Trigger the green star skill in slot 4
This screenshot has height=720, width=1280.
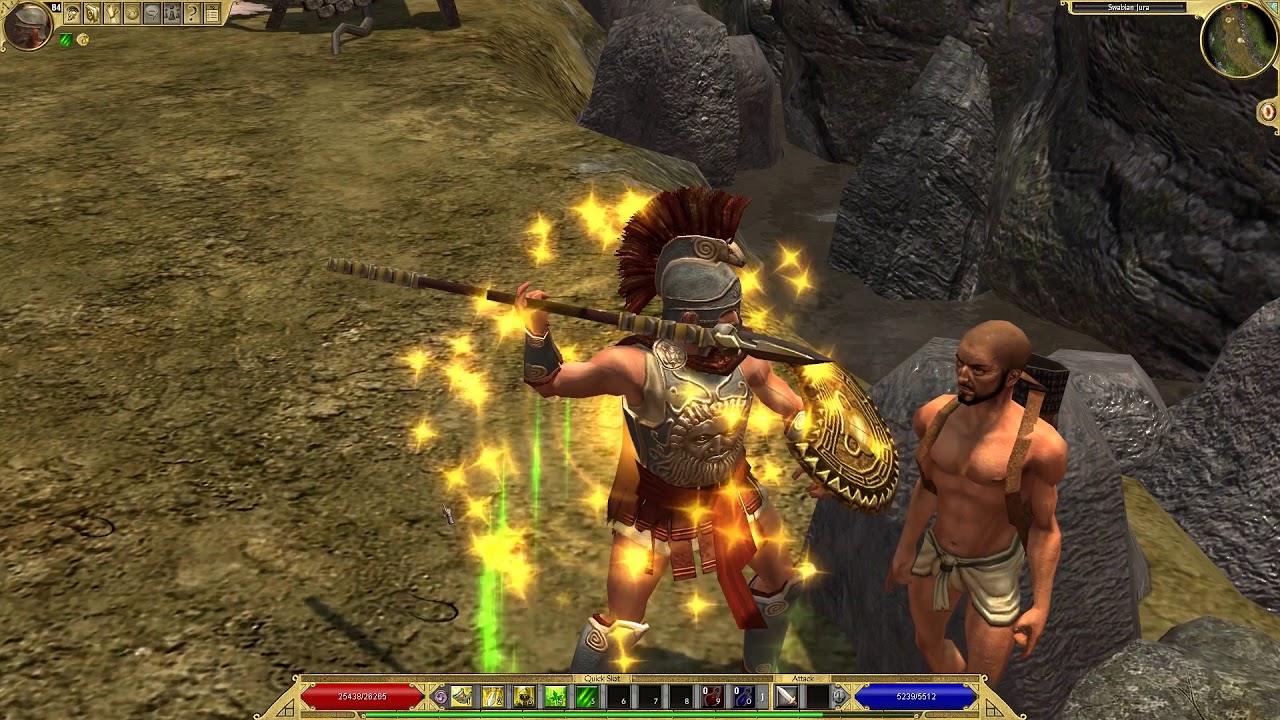tap(555, 696)
